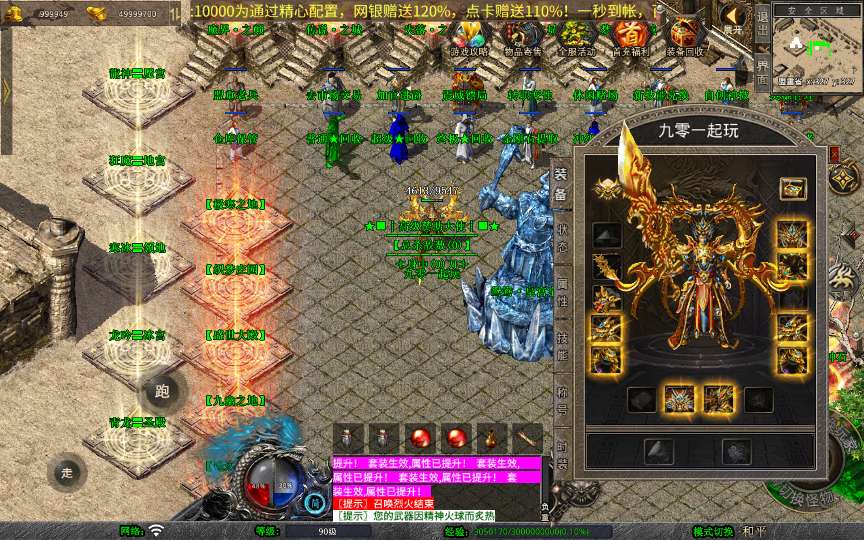Image resolution: width=864 pixels, height=540 pixels.
Task: Click the treasure chest icon in equipment panel
Action: (793, 187)
